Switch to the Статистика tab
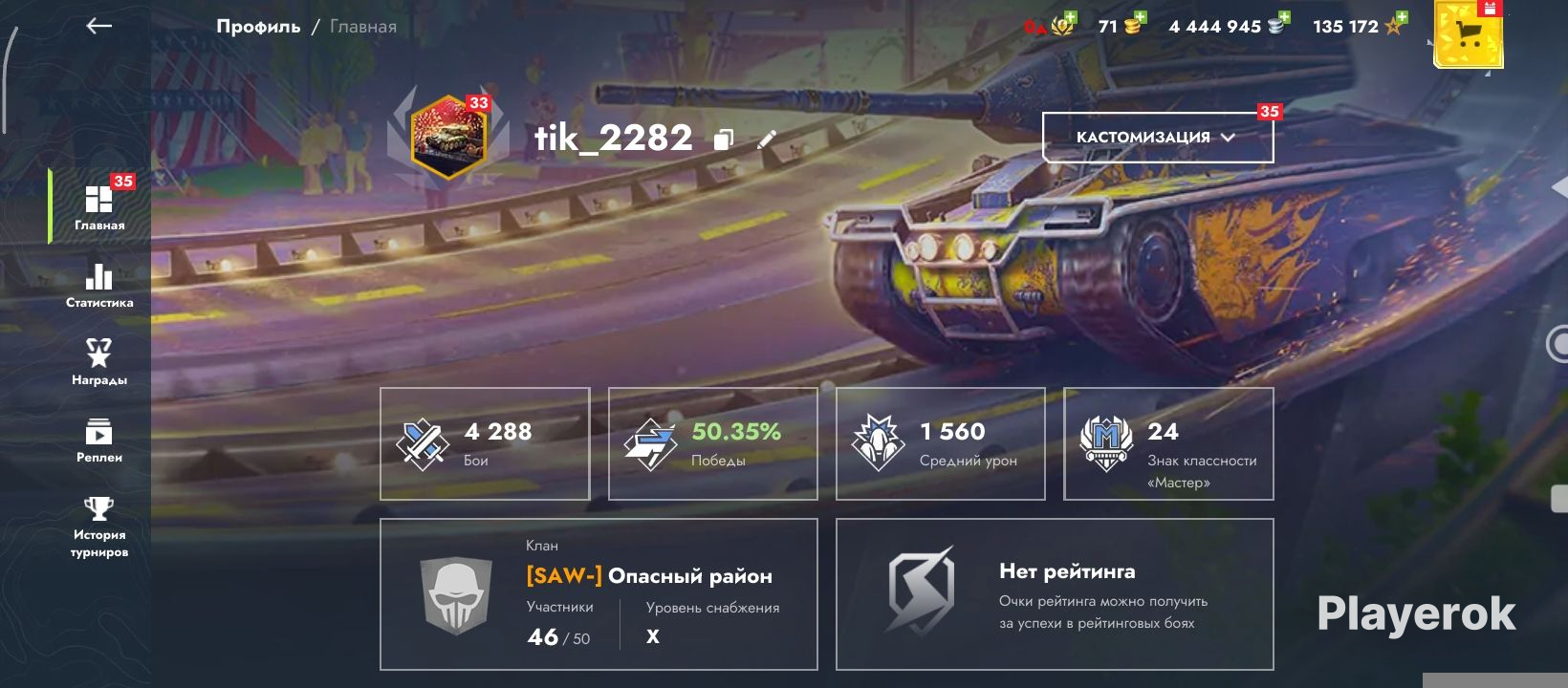 pyautogui.click(x=99, y=286)
